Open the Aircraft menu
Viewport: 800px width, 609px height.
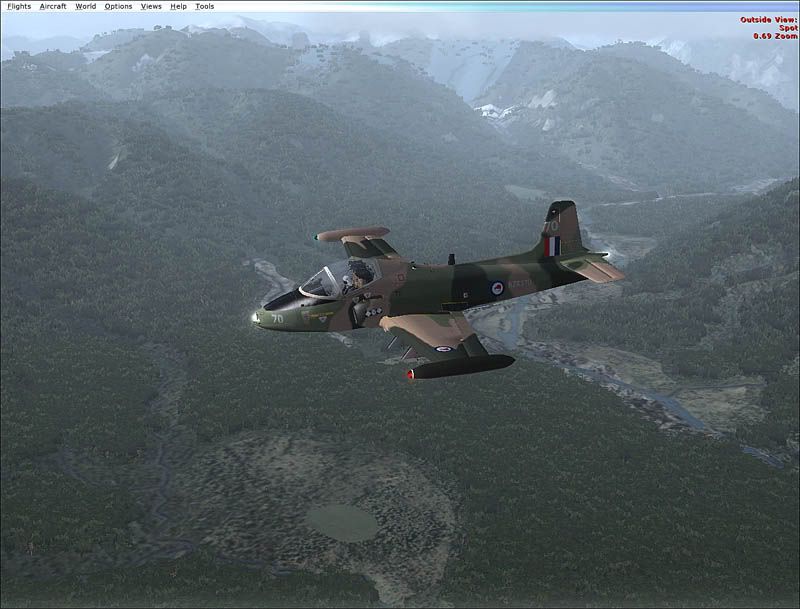click(53, 6)
